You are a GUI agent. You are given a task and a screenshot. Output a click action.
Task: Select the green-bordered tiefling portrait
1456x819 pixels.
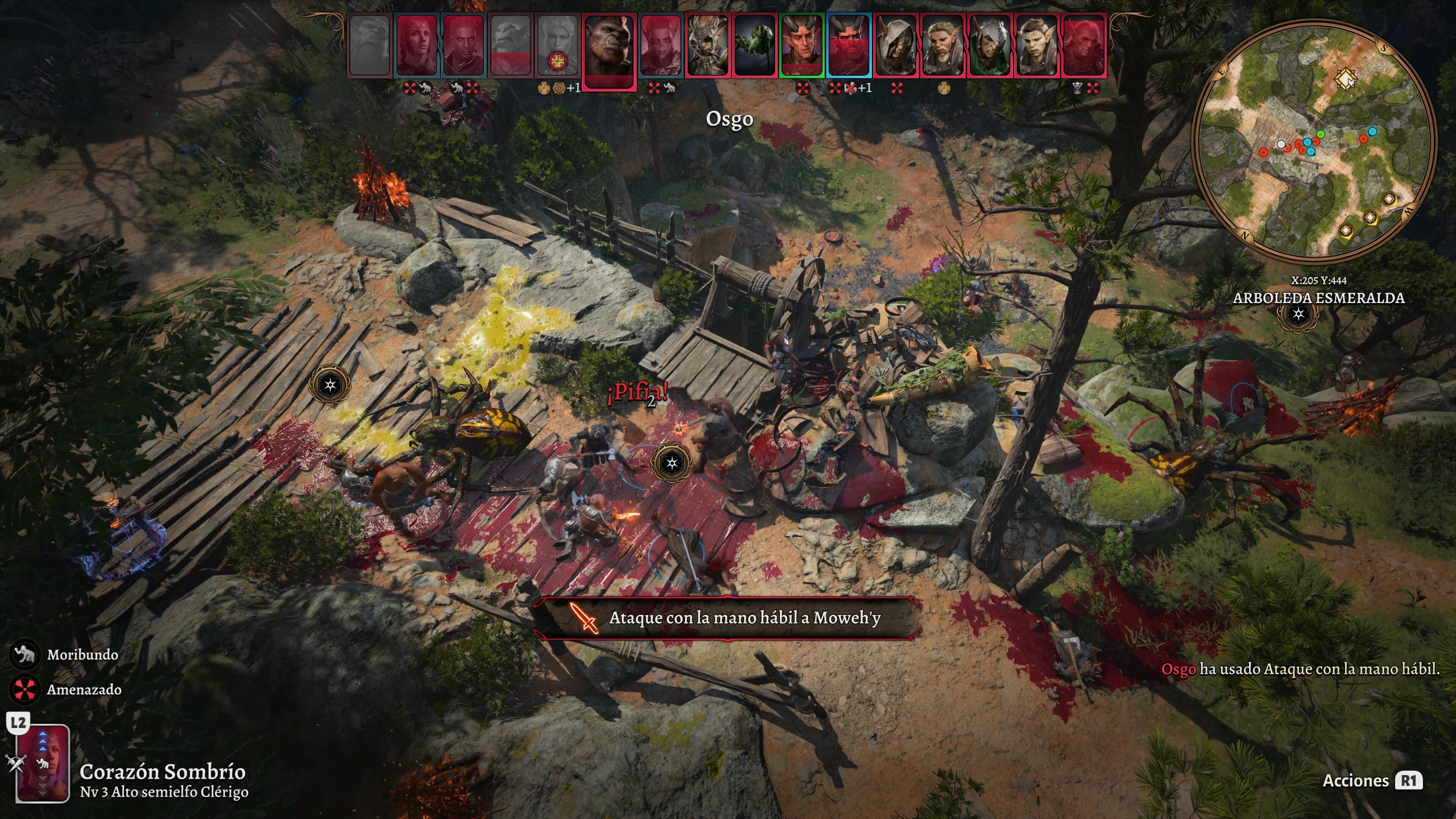[801, 45]
